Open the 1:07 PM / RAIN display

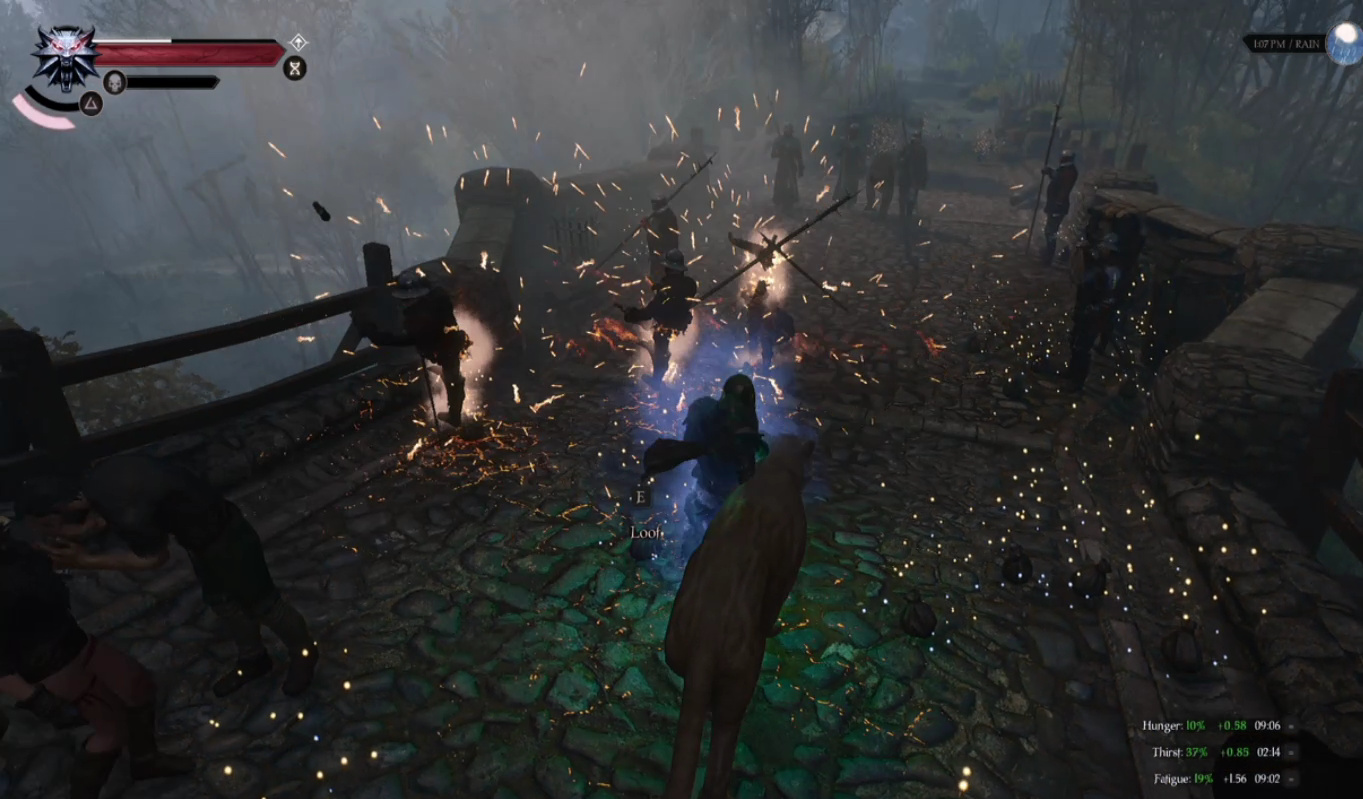pos(1285,42)
